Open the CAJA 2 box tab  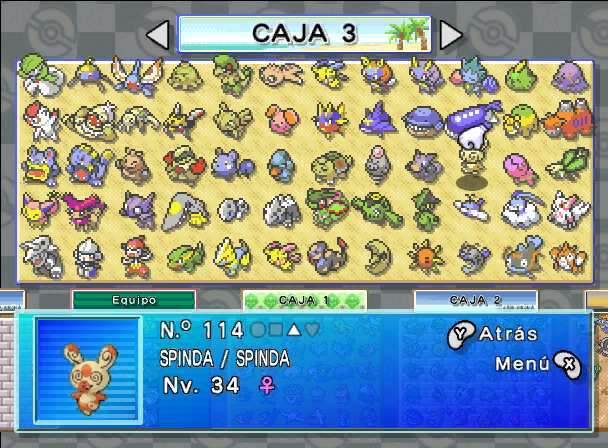[475, 299]
